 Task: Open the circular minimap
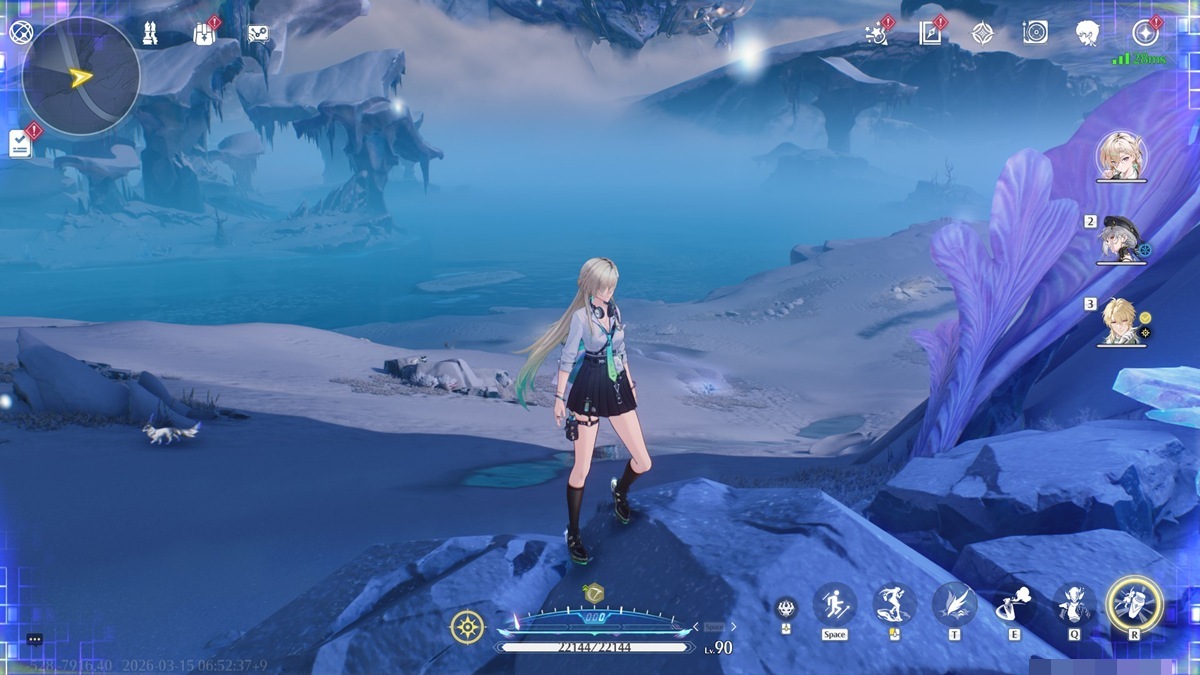(x=80, y=76)
